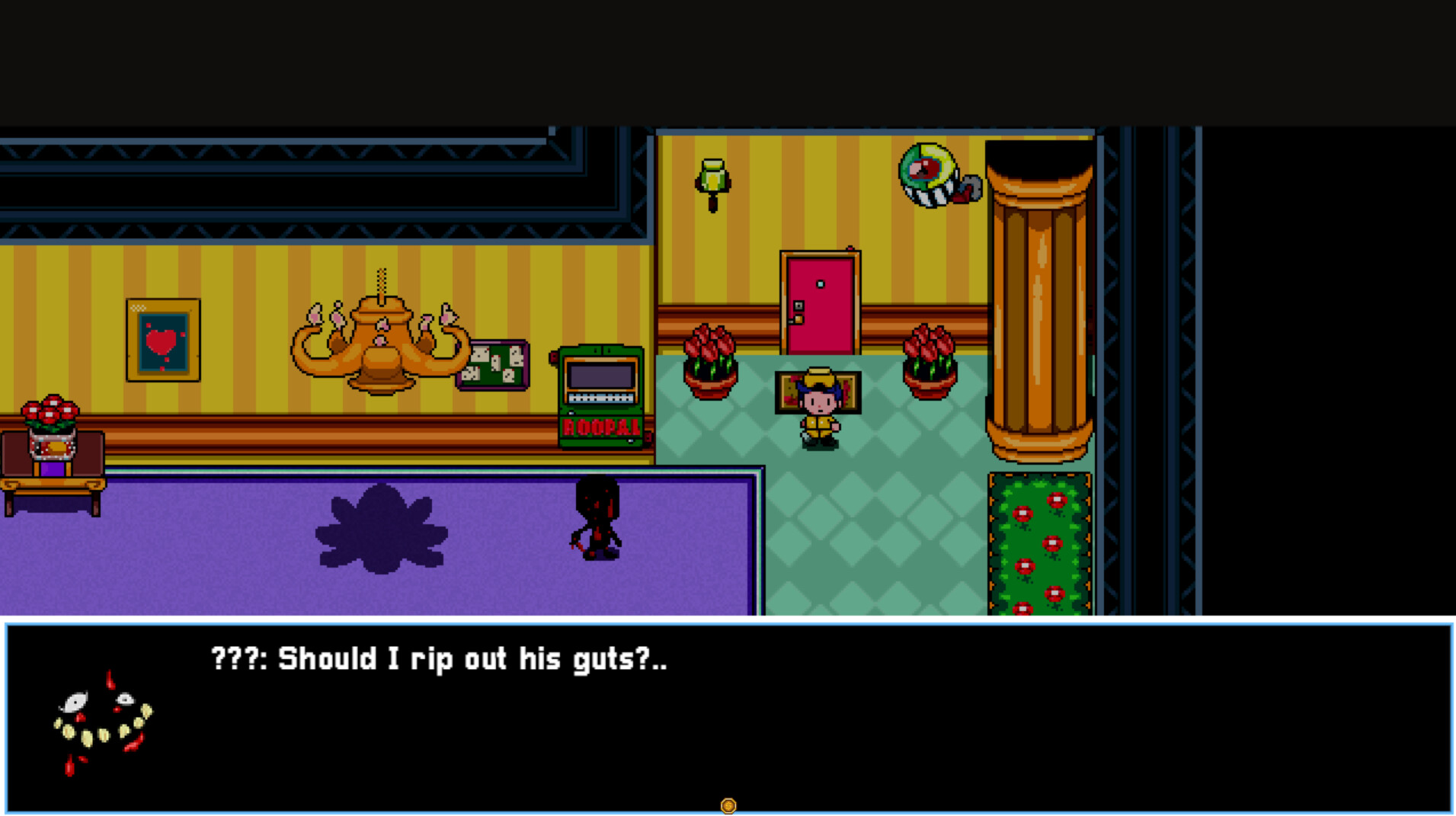Open the pink door in the hallway
1456x816 pixels.
(819, 305)
